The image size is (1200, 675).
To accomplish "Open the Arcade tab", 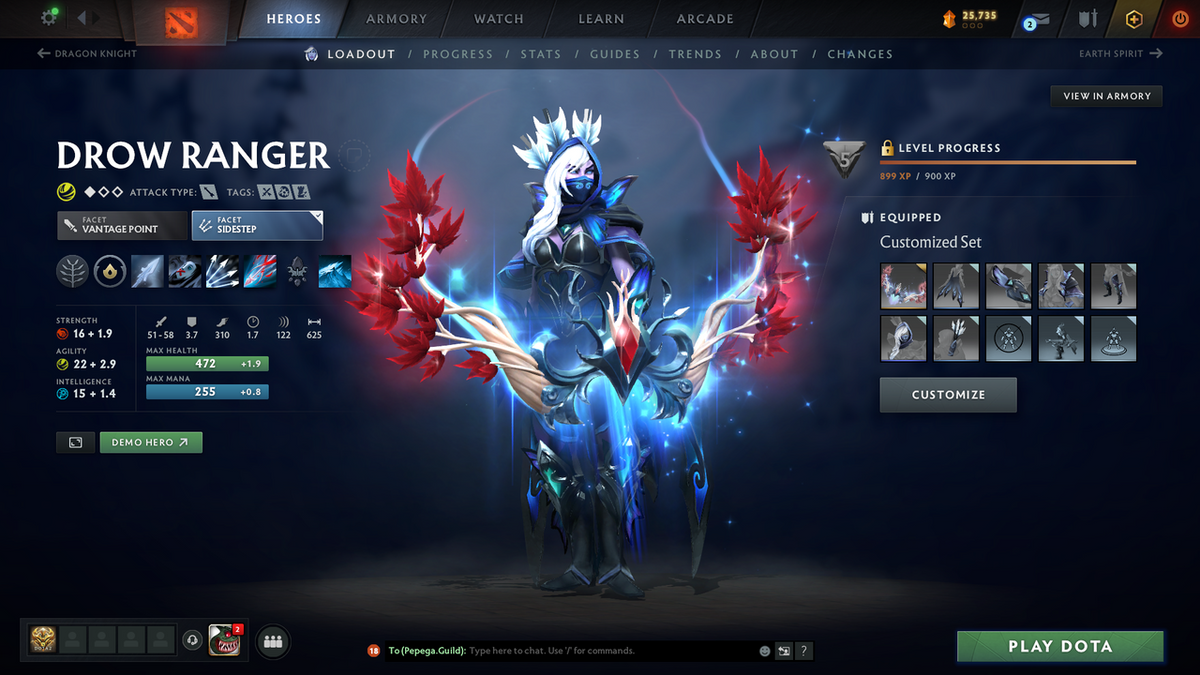I will point(705,19).
